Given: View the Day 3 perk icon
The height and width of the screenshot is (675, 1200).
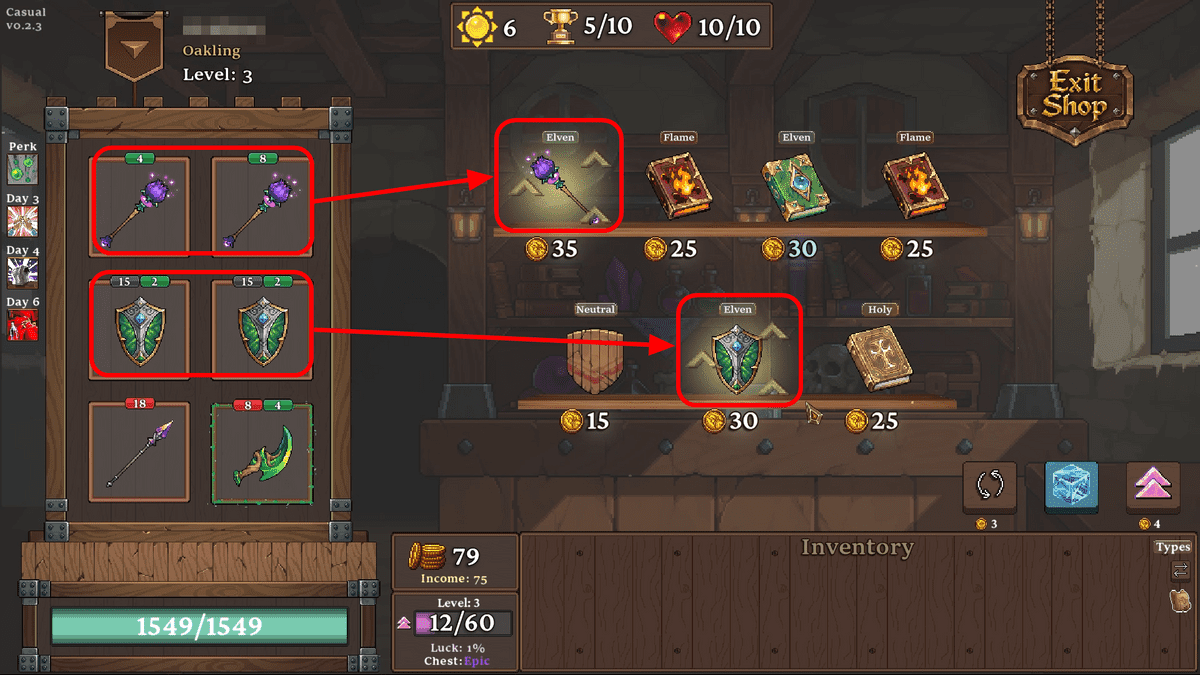Looking at the screenshot, I should 22,221.
